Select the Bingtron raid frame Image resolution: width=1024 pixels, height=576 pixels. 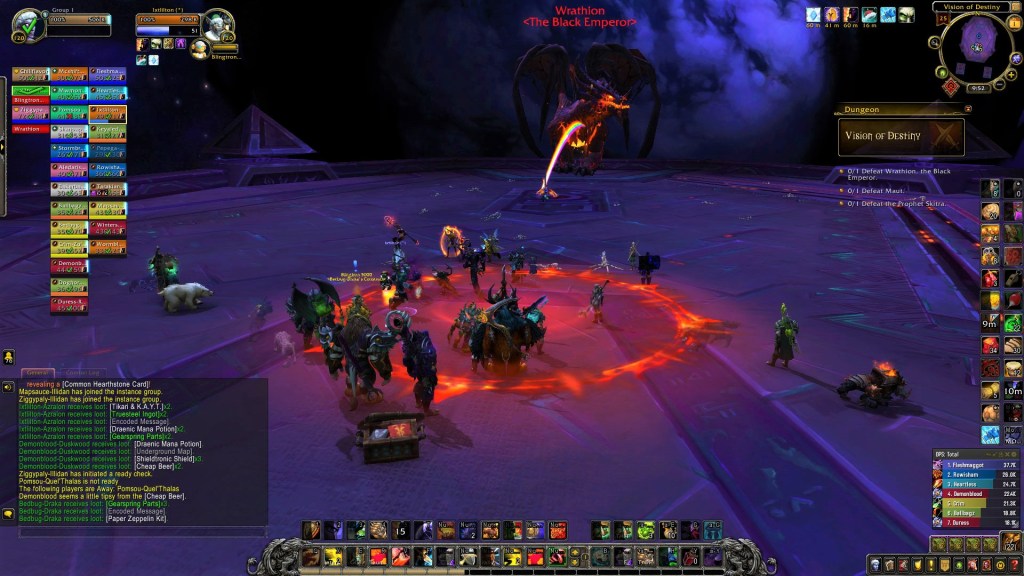tap(30, 100)
